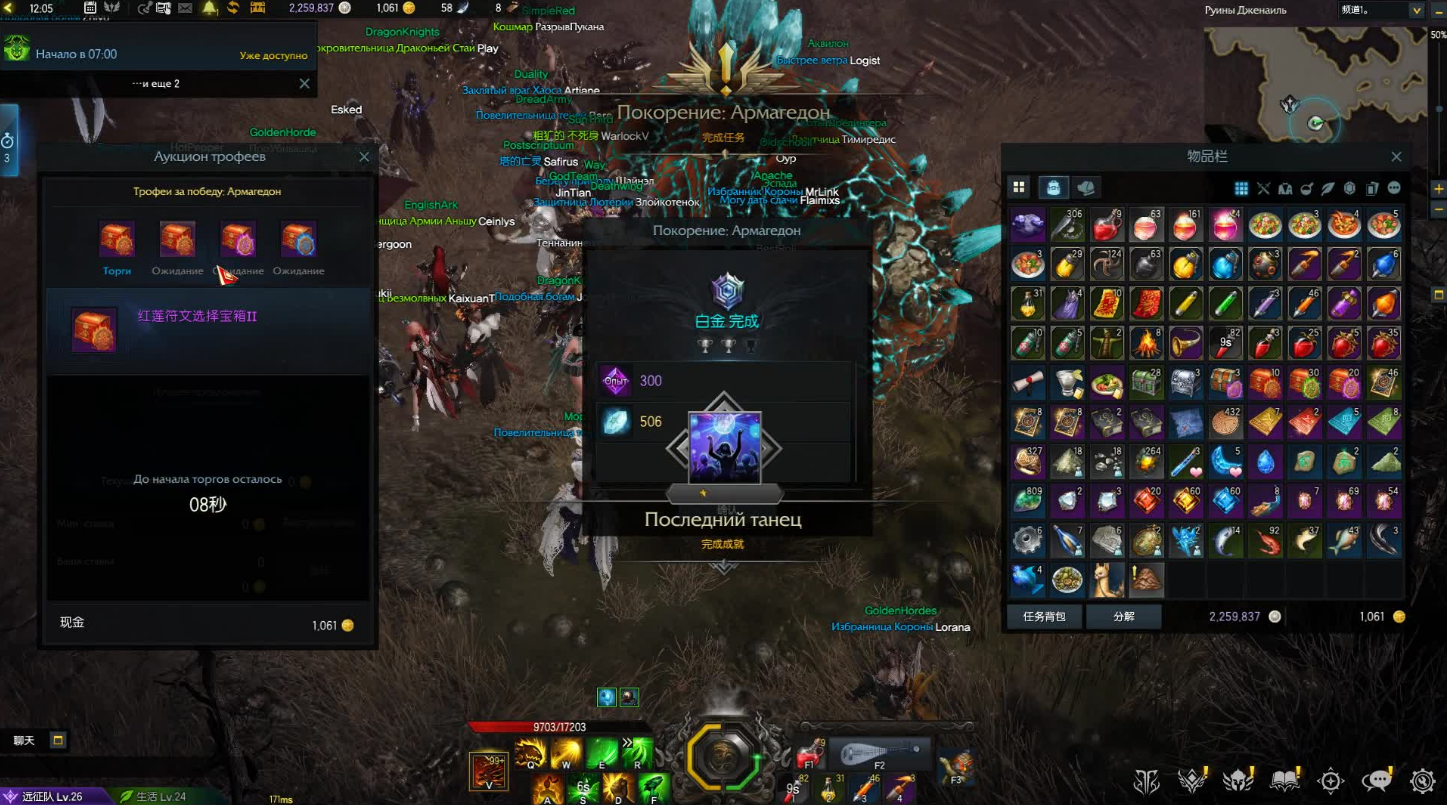The height and width of the screenshot is (805, 1447).
Task: Open the book menu icon
Action: pos(1285,781)
